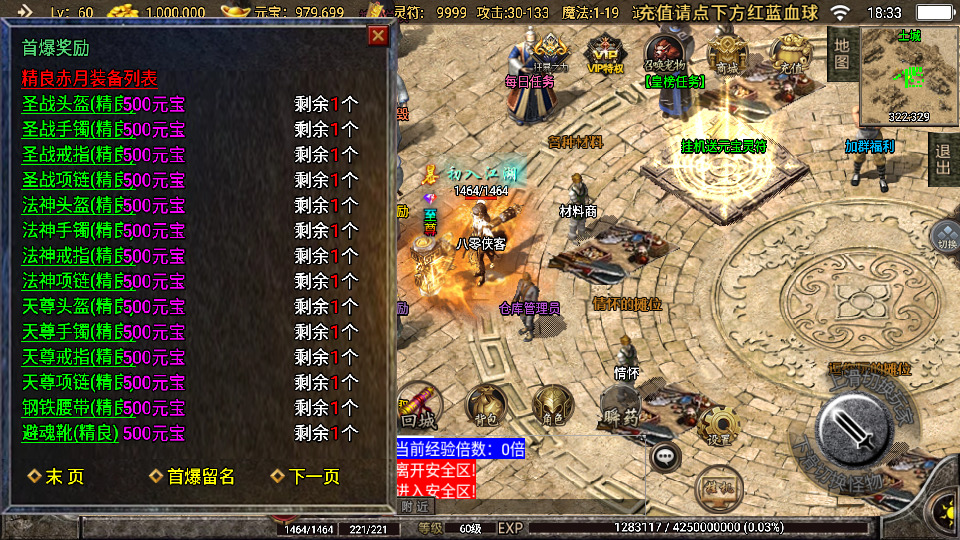
Task: Click the 退出 exit button
Action: (x=942, y=158)
